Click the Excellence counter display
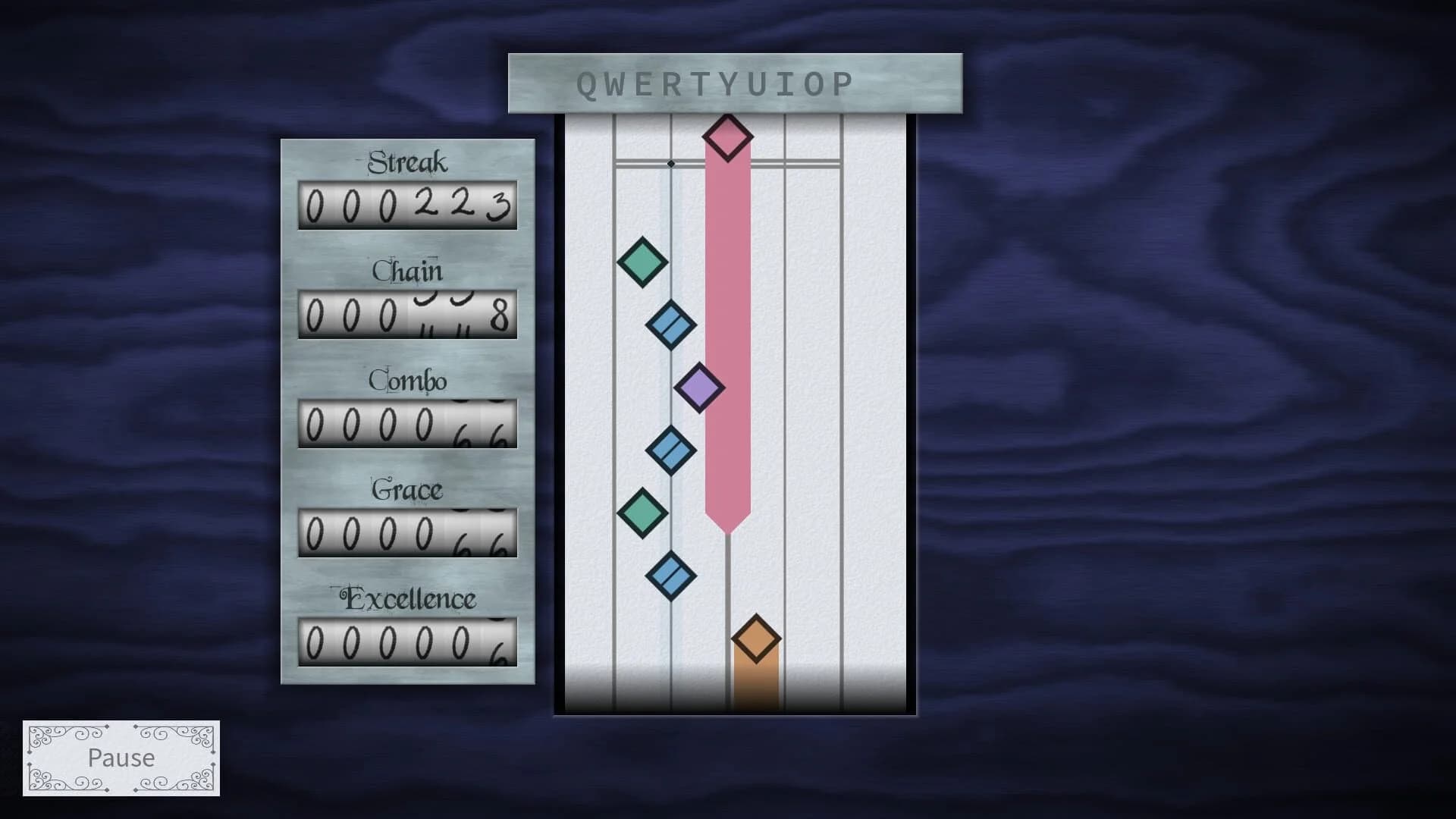Screen dimensions: 1456x819 [407, 642]
